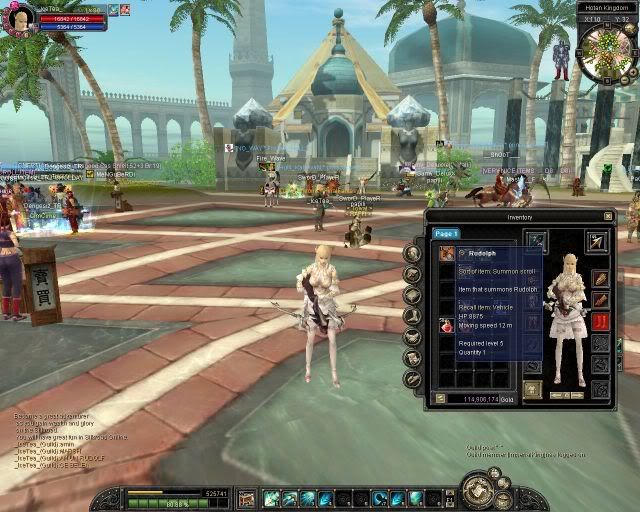Viewport: 640px width, 512px height.
Task: Select the Rudolph summon scroll slot
Action: click(x=446, y=254)
